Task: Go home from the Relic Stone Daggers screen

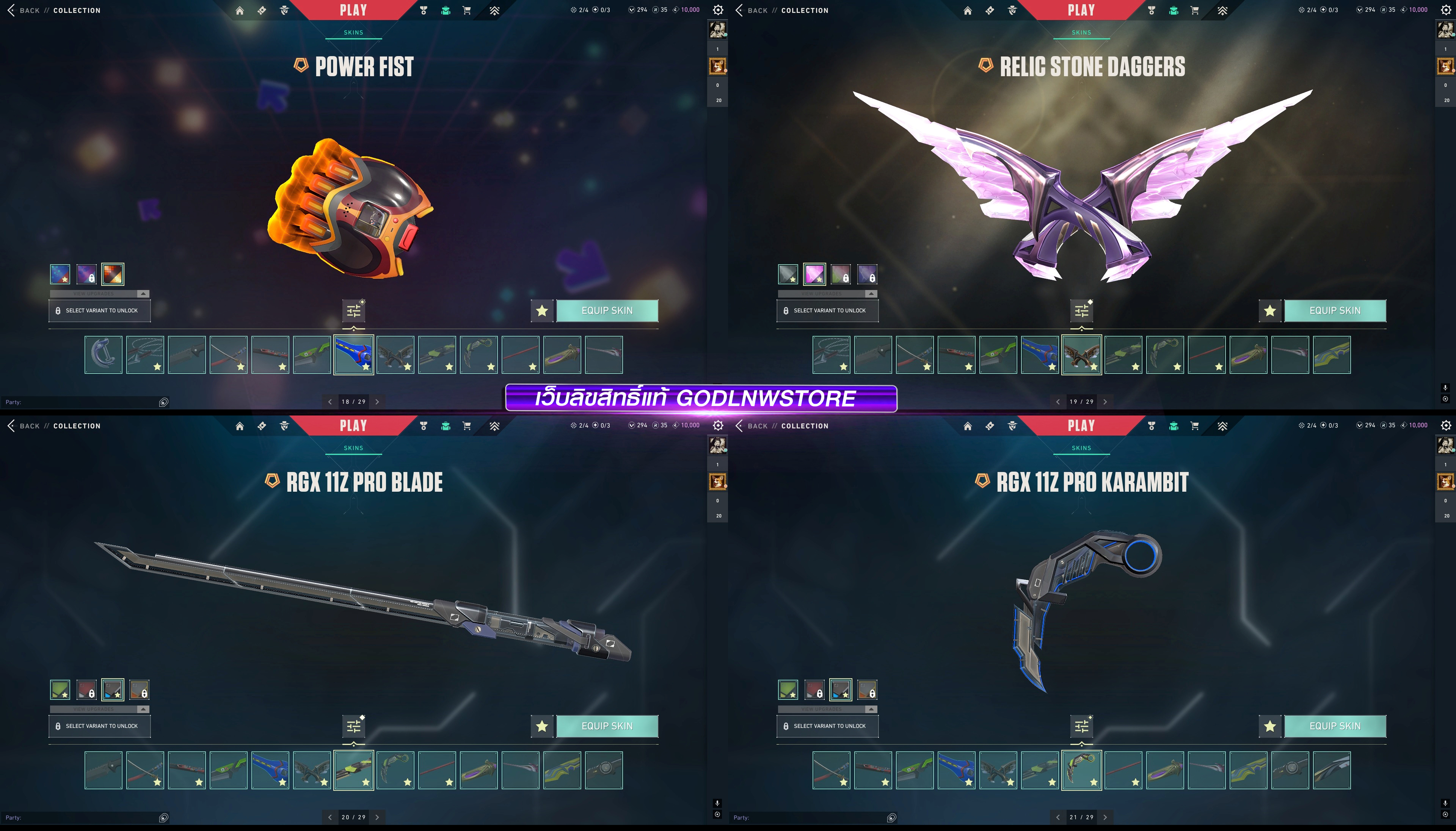Action: [967, 10]
